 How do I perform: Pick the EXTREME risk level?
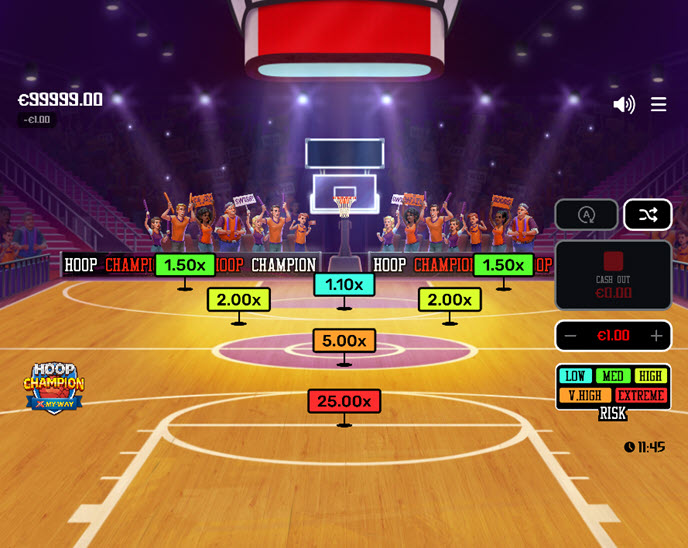point(640,395)
